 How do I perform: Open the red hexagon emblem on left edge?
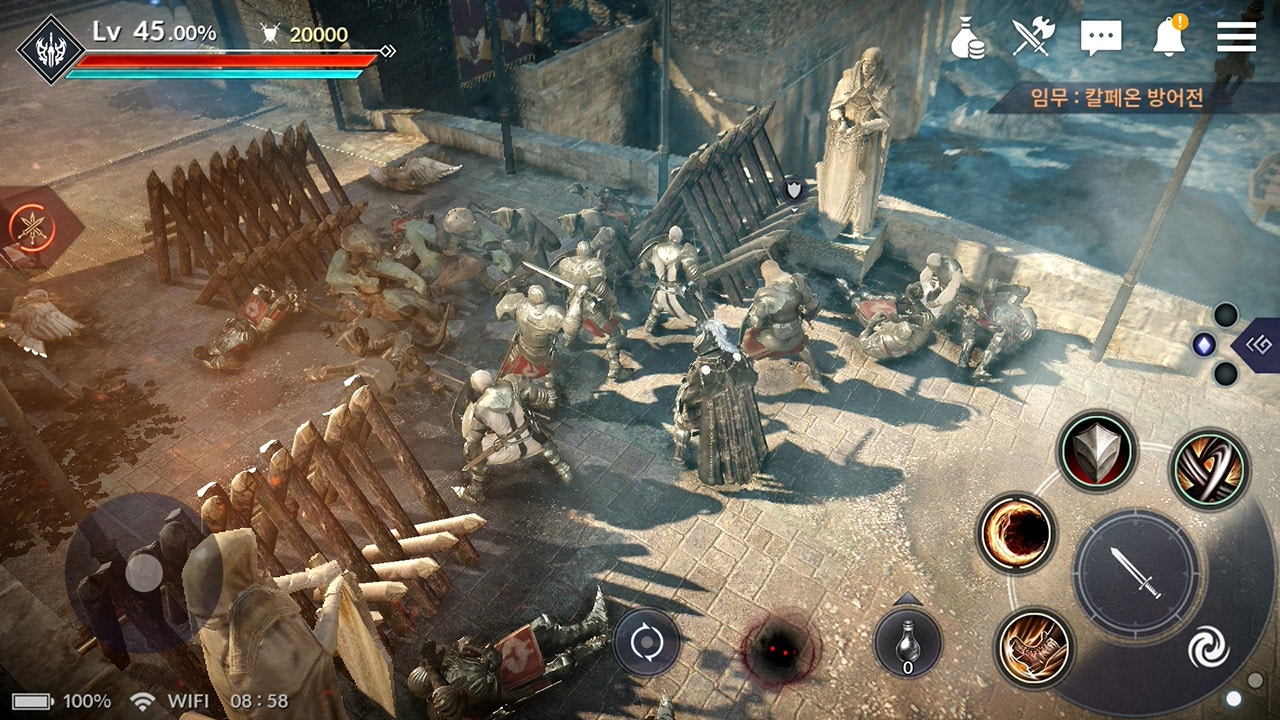(x=30, y=226)
